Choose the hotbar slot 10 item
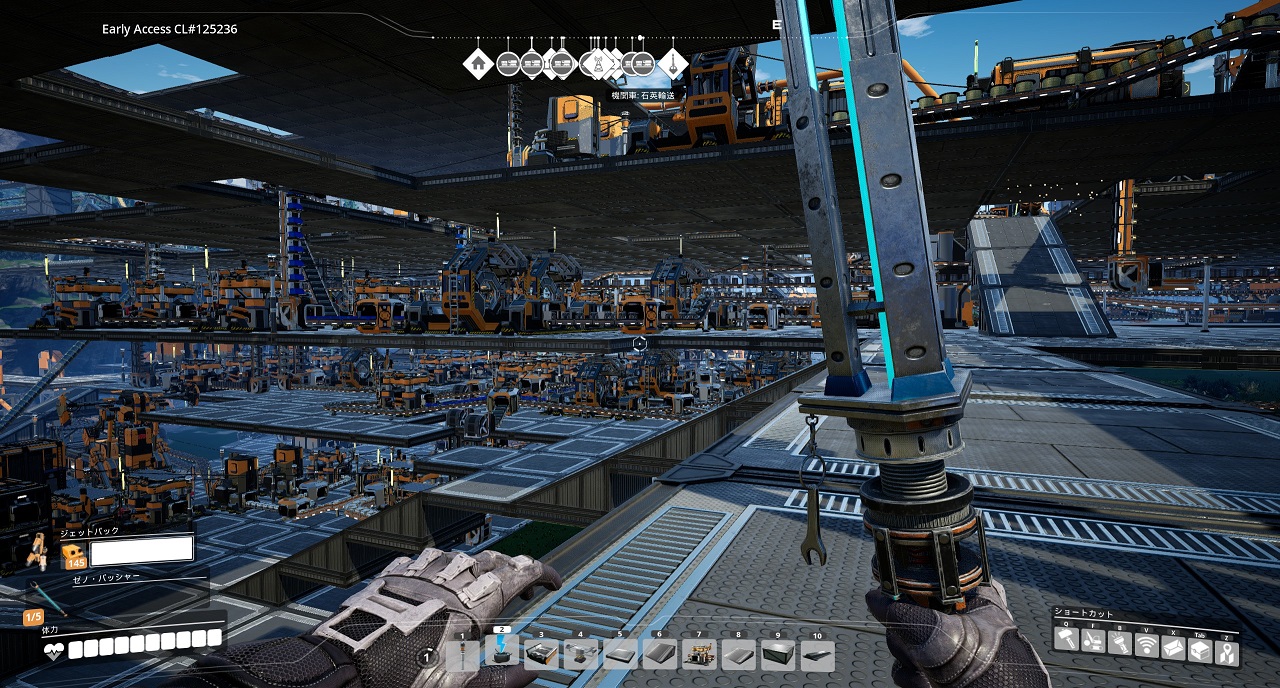The image size is (1280, 688). click(x=817, y=655)
